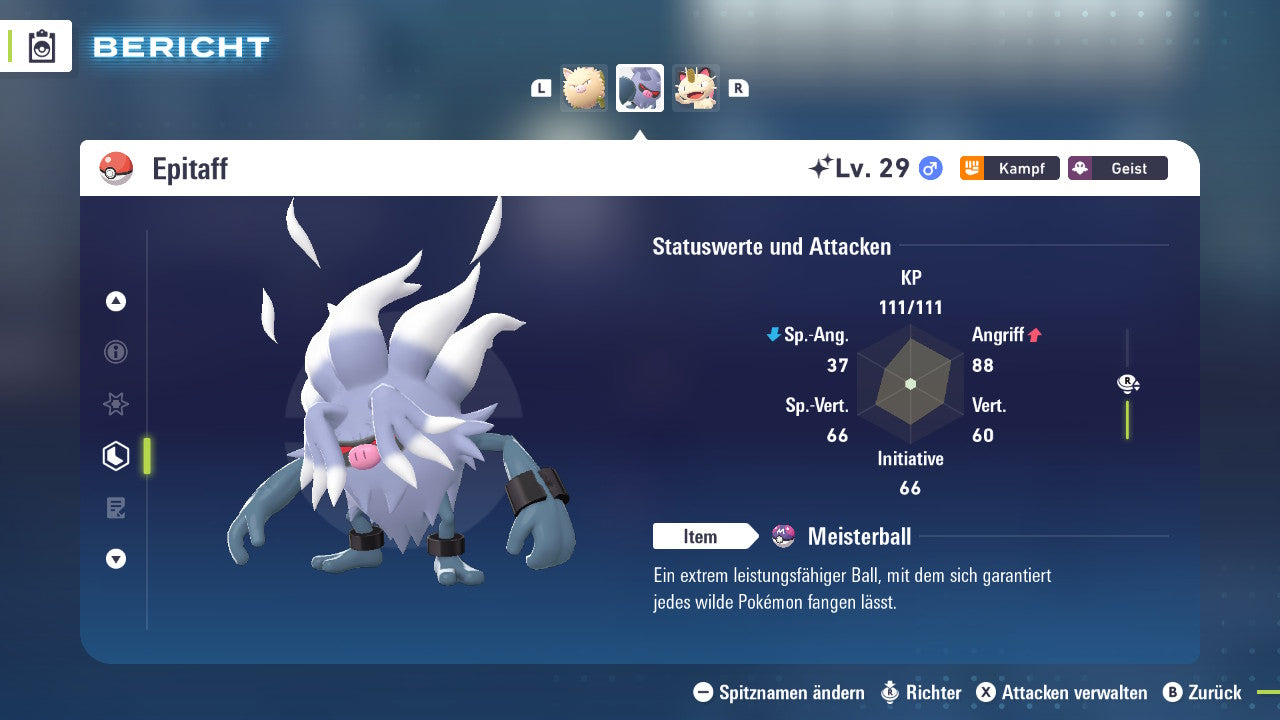Click the up arrow in the sidebar
The height and width of the screenshot is (720, 1280).
116,301
